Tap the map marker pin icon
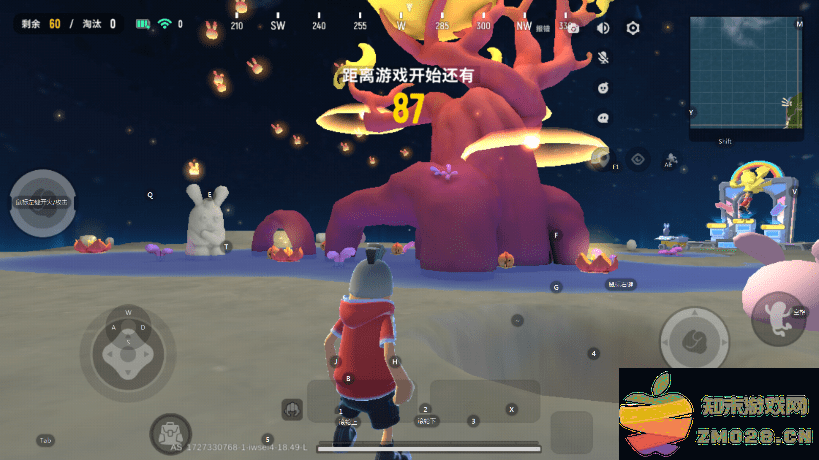The width and height of the screenshot is (819, 460). click(x=601, y=156)
